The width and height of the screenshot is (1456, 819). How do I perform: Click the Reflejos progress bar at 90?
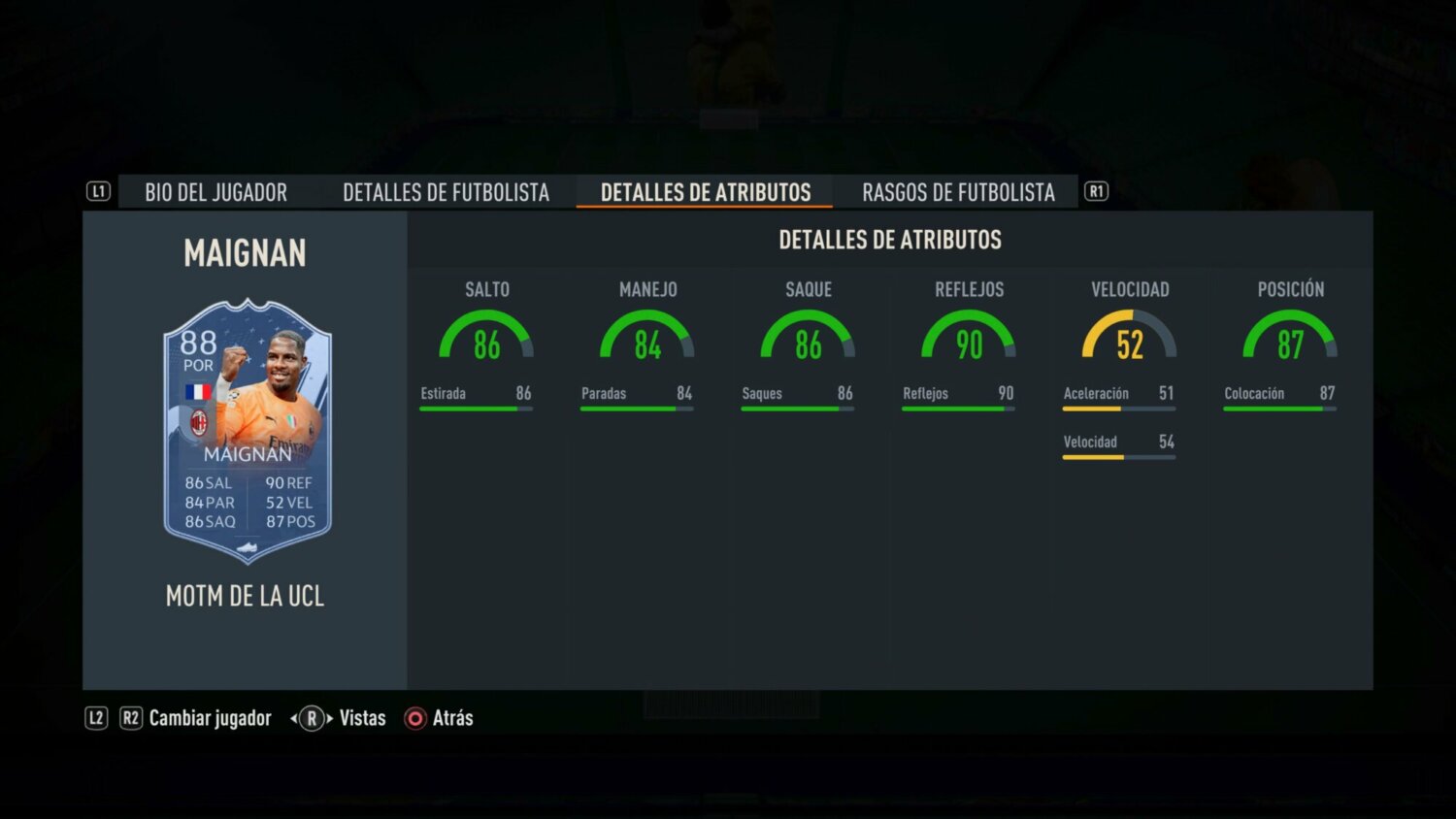pyautogui.click(x=956, y=407)
